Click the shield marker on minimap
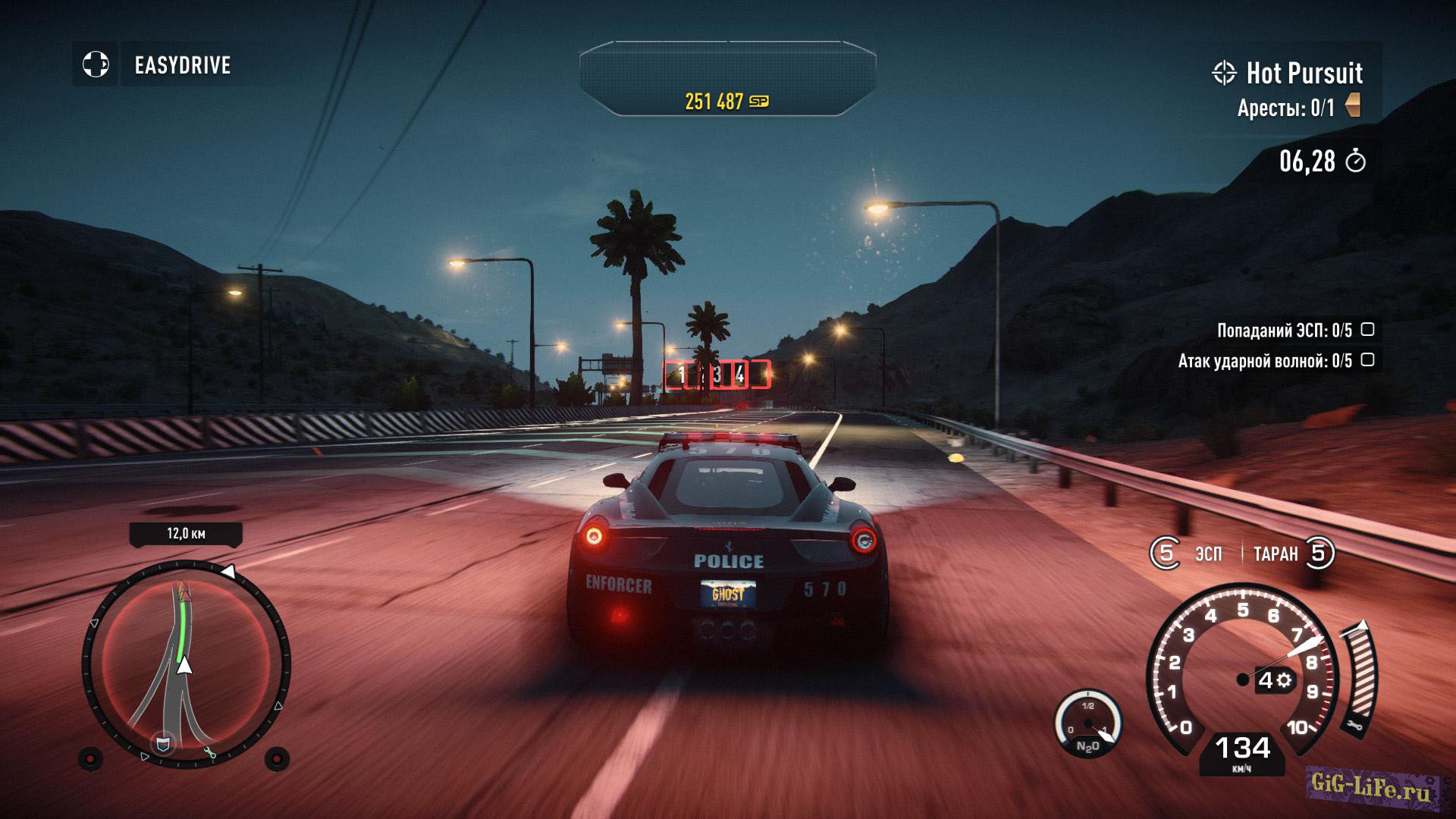This screenshot has height=819, width=1456. (x=162, y=742)
